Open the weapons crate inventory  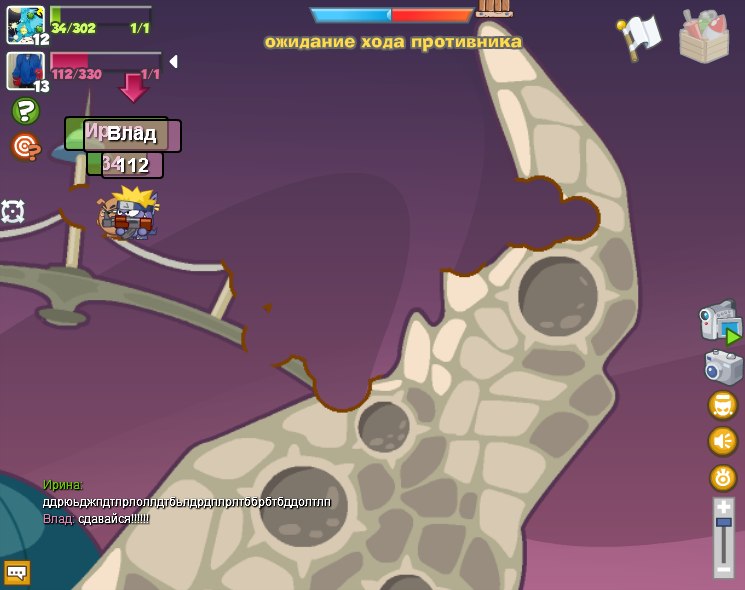tap(704, 37)
